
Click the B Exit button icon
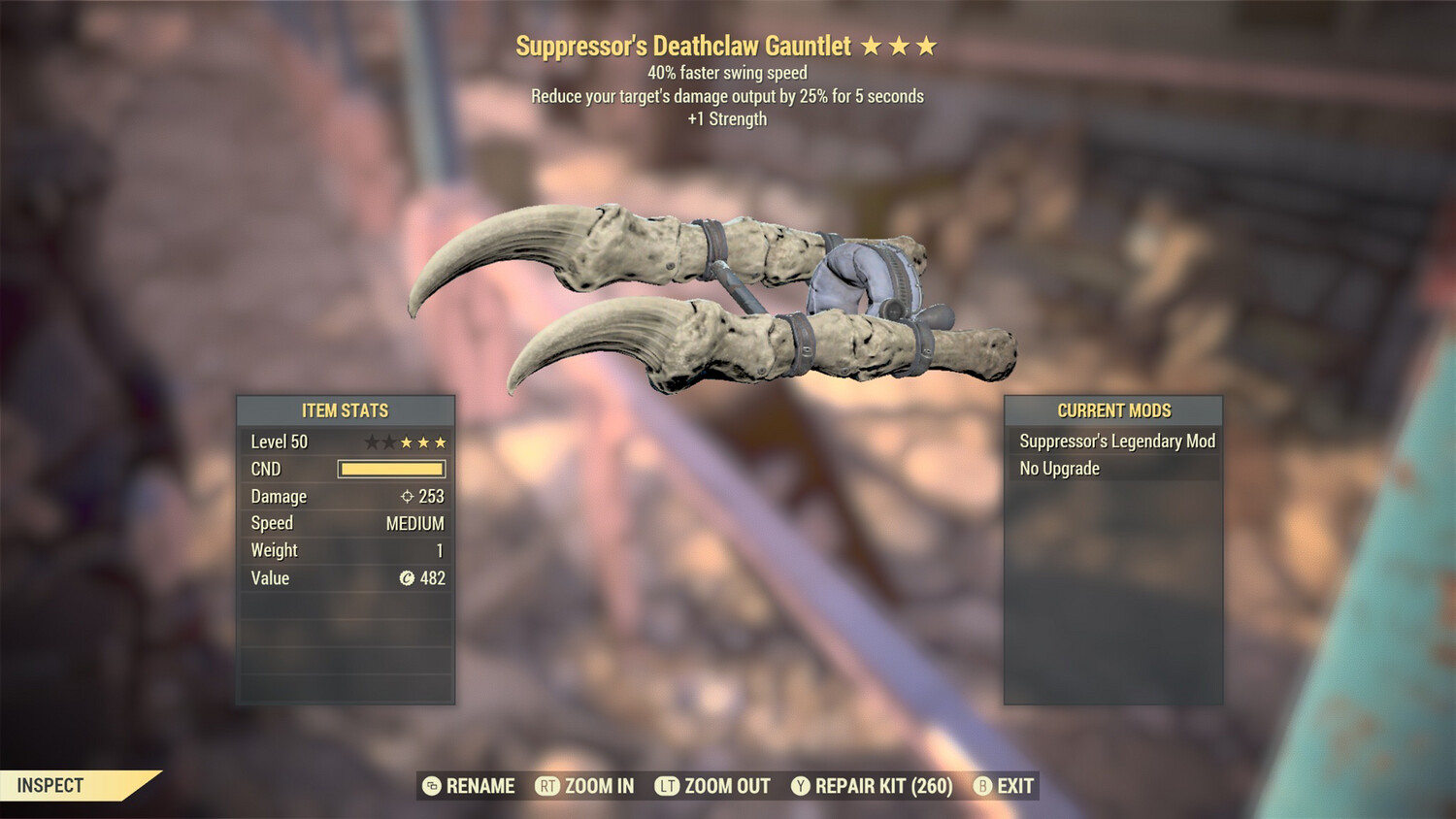click(983, 786)
